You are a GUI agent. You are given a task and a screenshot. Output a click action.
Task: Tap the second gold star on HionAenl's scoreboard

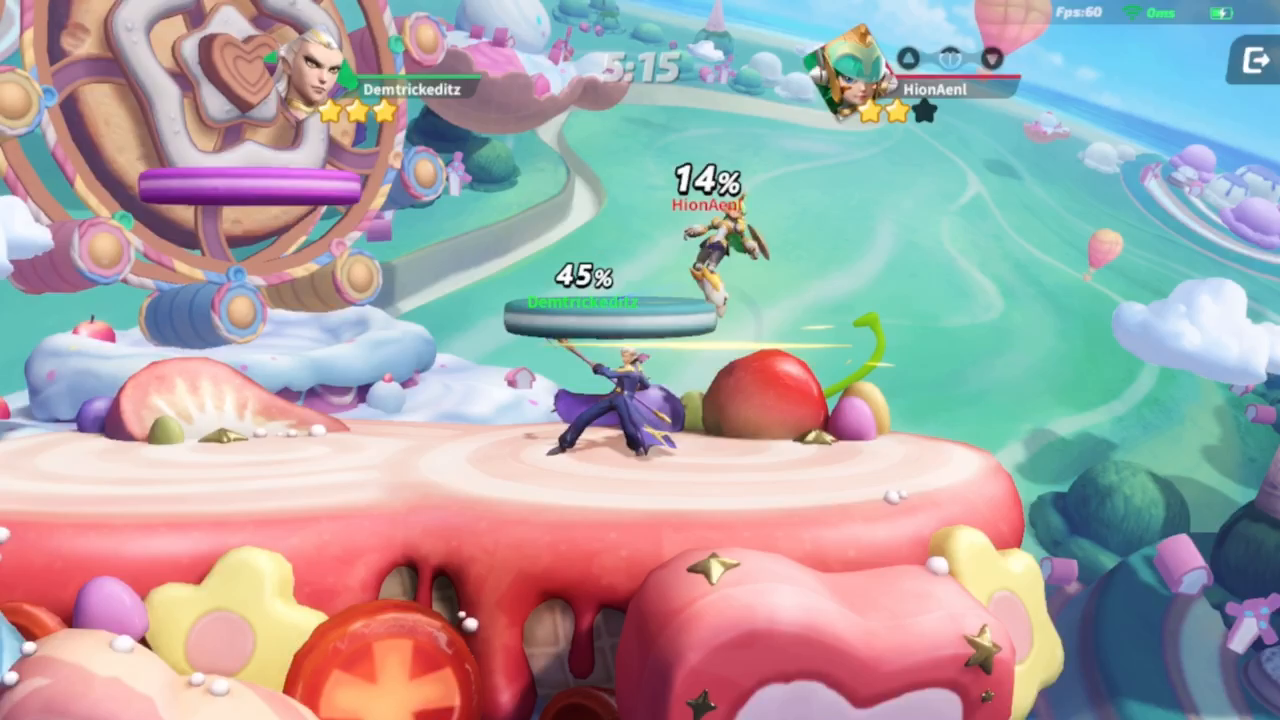[x=897, y=111]
